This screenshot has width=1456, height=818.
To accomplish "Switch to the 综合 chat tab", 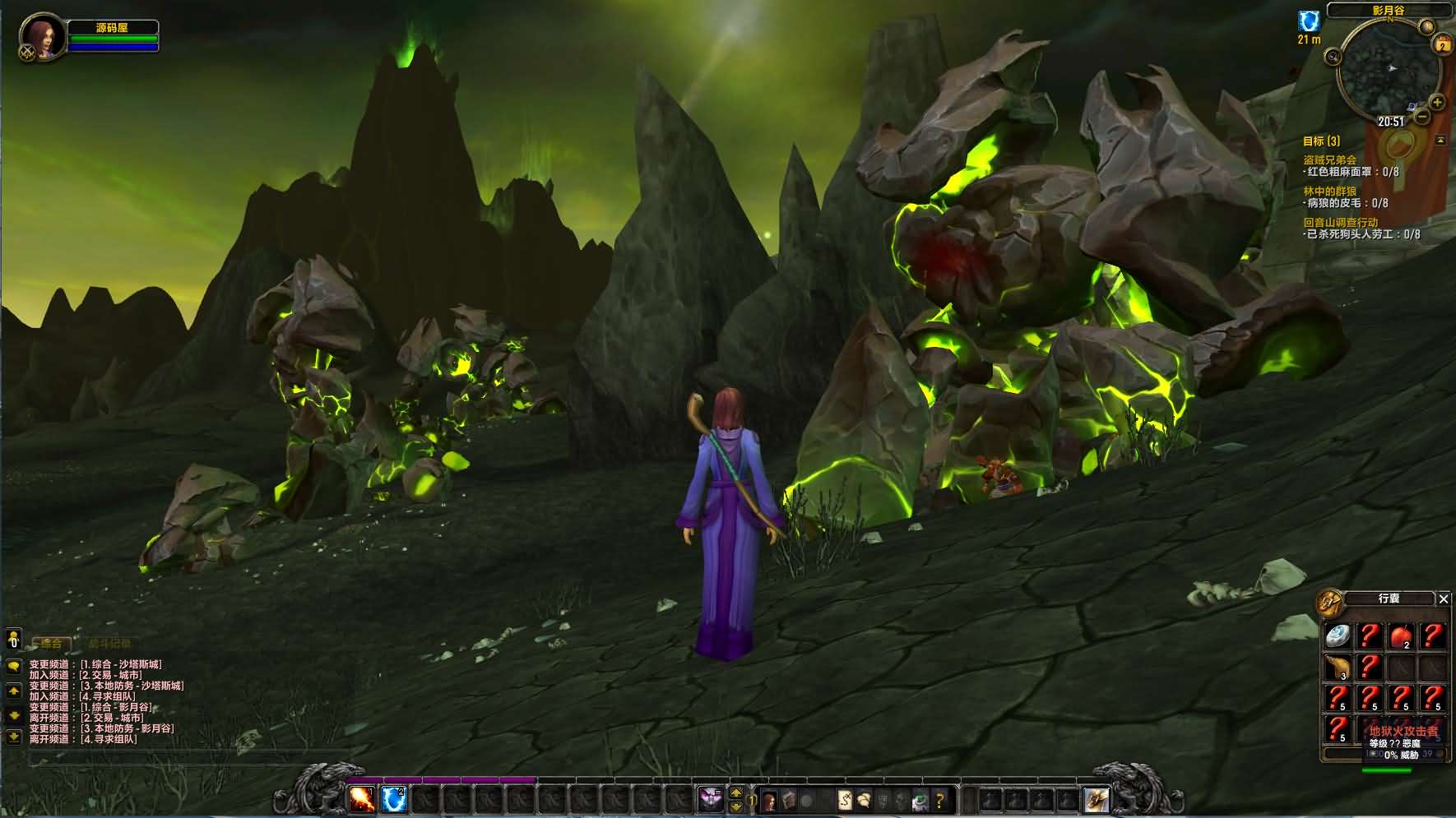I will [51, 644].
